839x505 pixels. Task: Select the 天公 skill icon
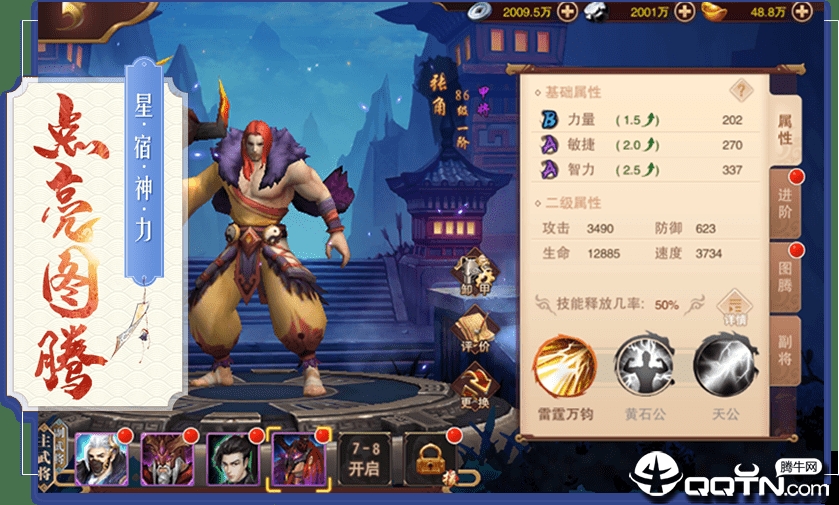[x=722, y=364]
